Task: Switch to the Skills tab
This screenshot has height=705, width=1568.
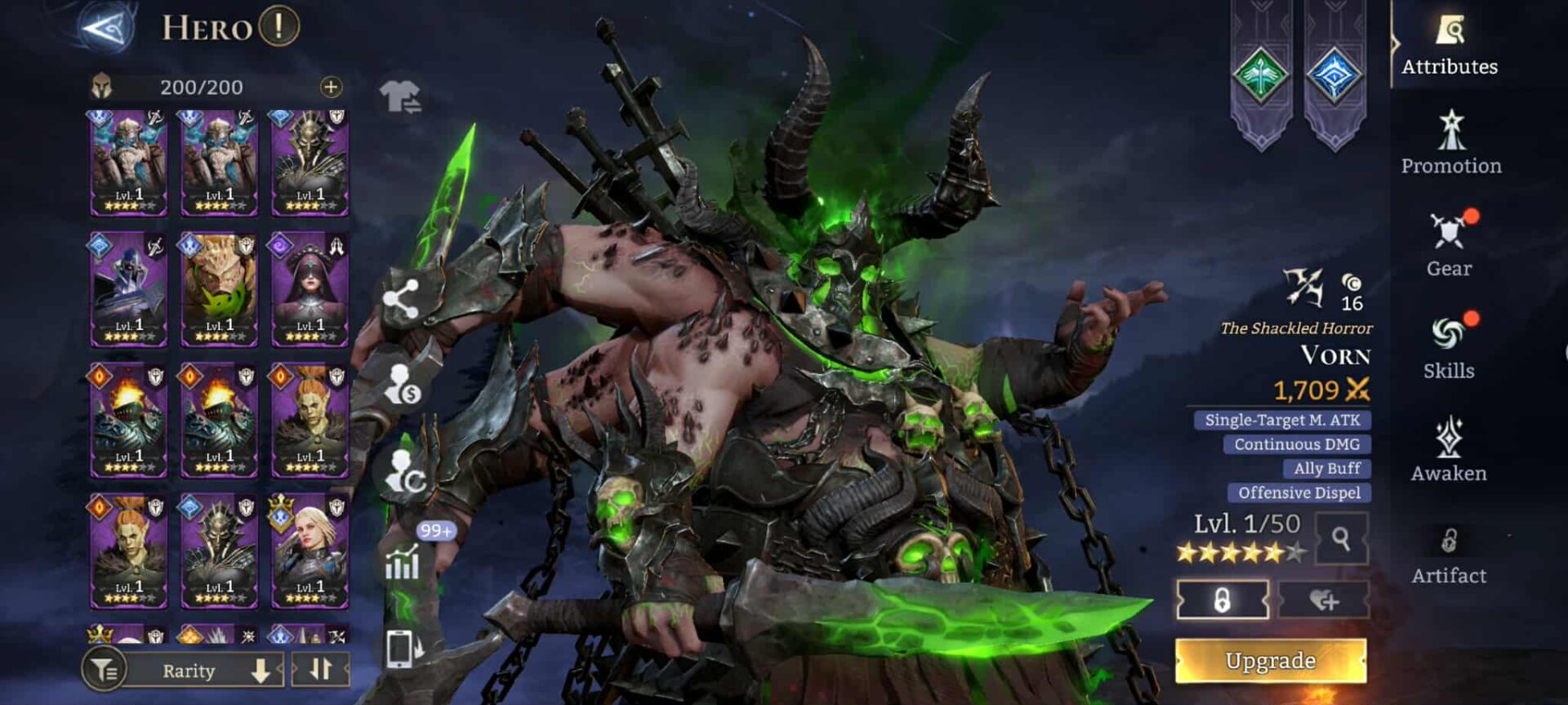Action: tap(1449, 348)
